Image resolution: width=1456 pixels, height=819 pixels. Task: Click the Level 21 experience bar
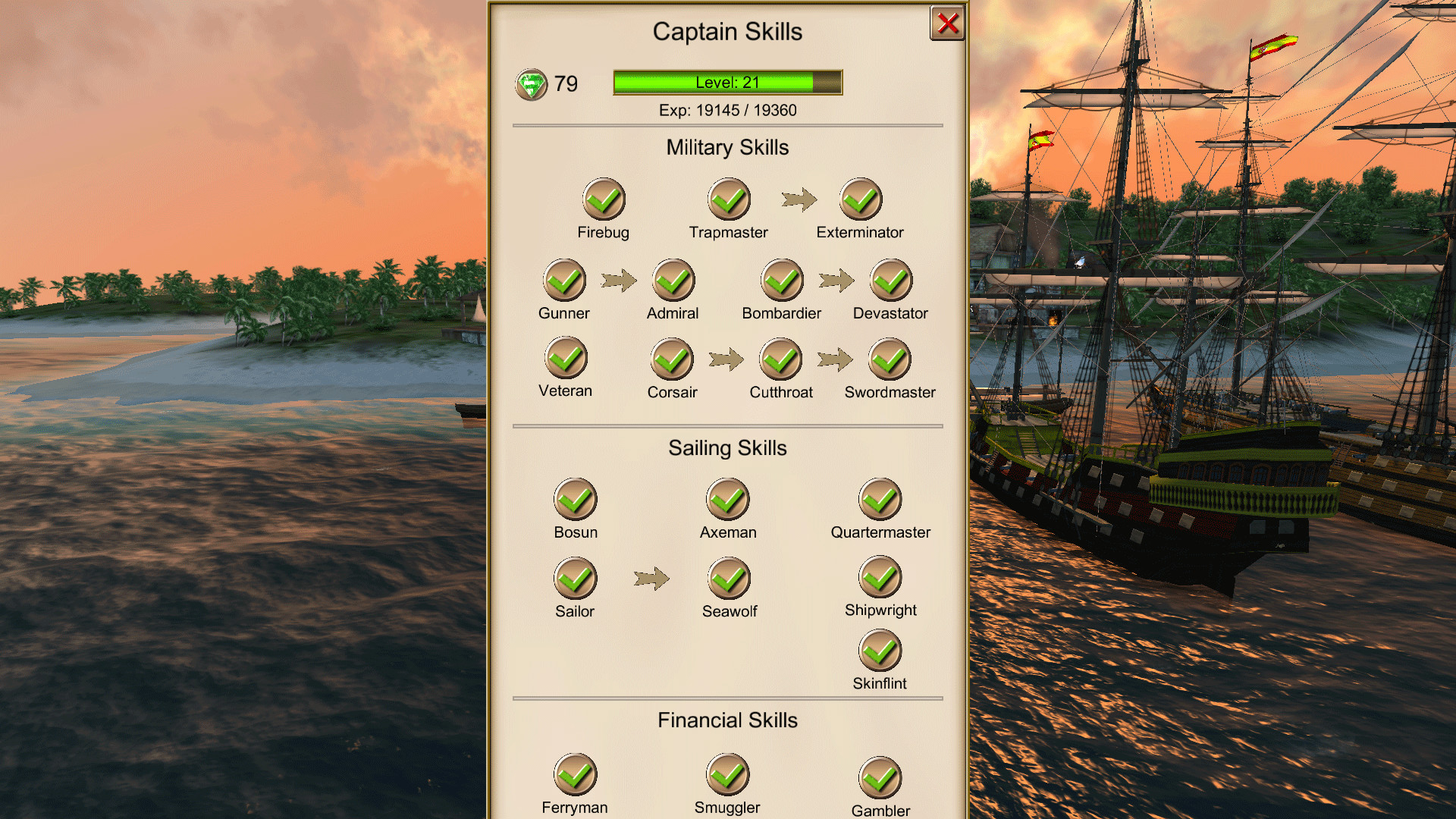(727, 83)
